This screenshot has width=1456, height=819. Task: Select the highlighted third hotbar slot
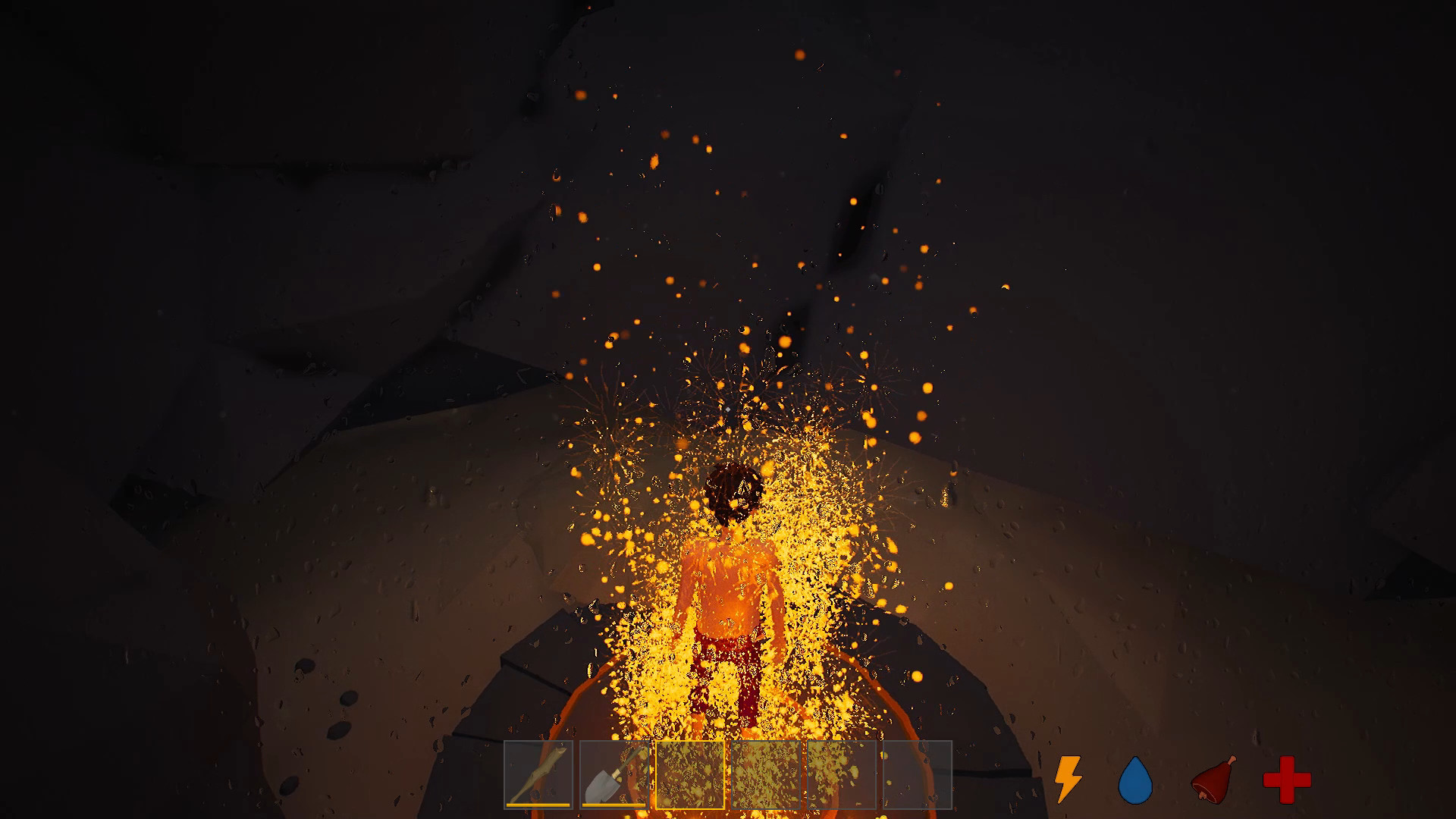tap(690, 773)
